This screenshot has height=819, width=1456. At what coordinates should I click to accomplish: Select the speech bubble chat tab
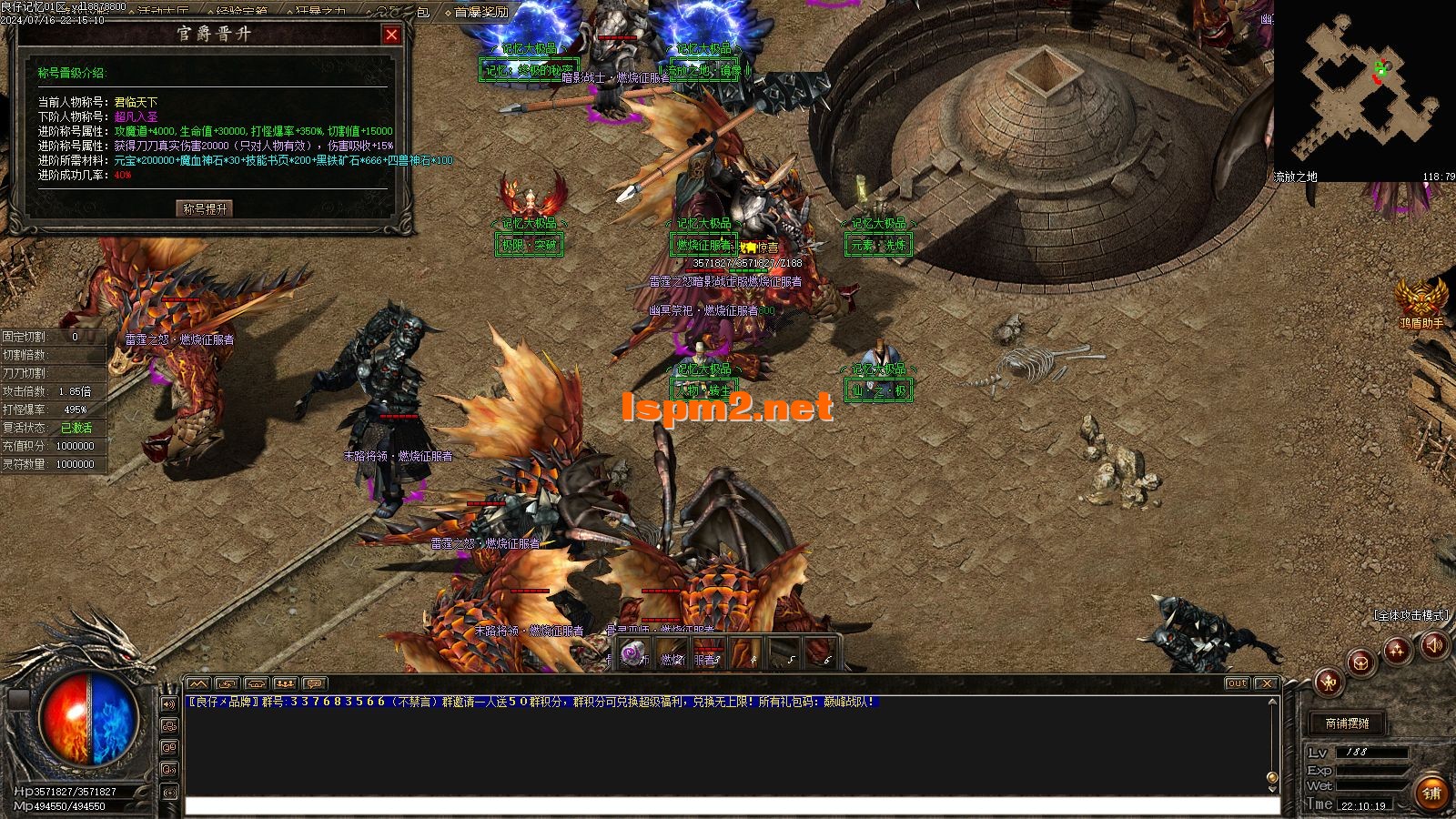coord(314,683)
